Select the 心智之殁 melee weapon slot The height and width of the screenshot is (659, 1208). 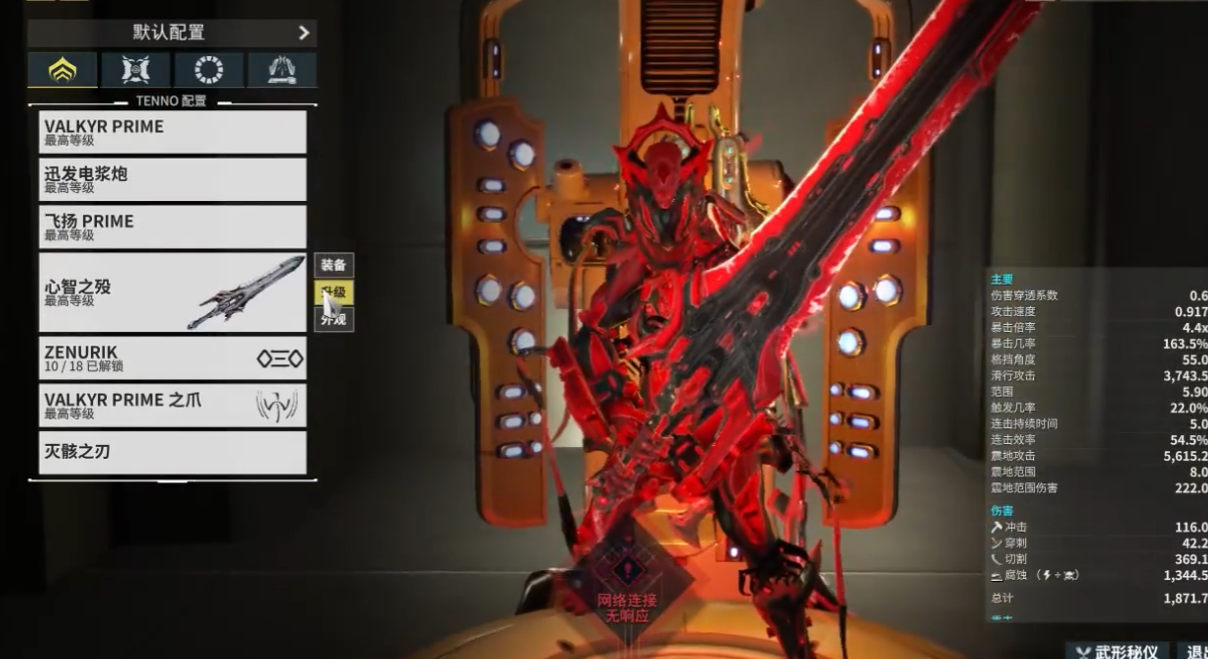[x=172, y=292]
